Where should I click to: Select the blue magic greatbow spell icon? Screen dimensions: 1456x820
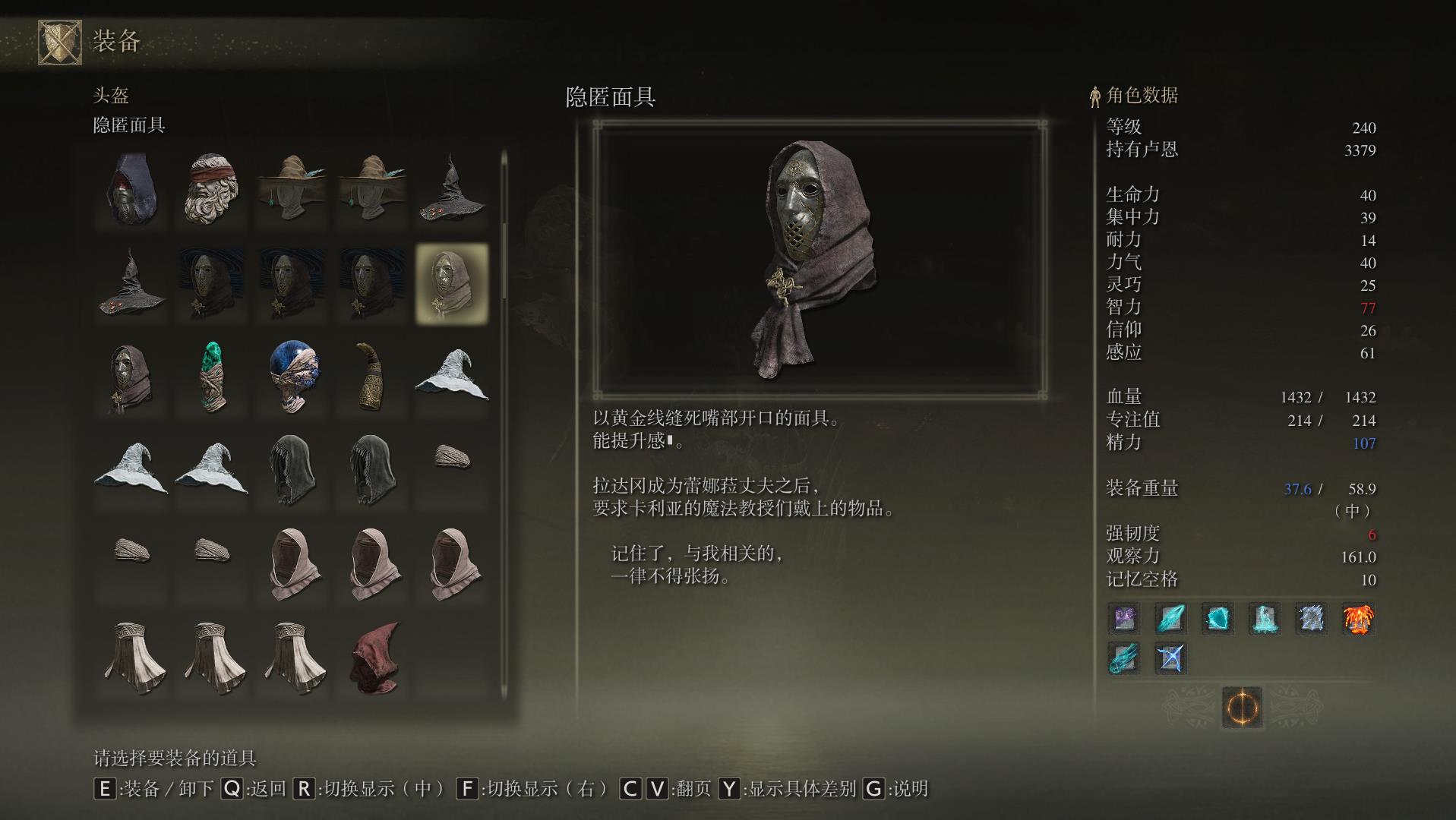point(1170,658)
